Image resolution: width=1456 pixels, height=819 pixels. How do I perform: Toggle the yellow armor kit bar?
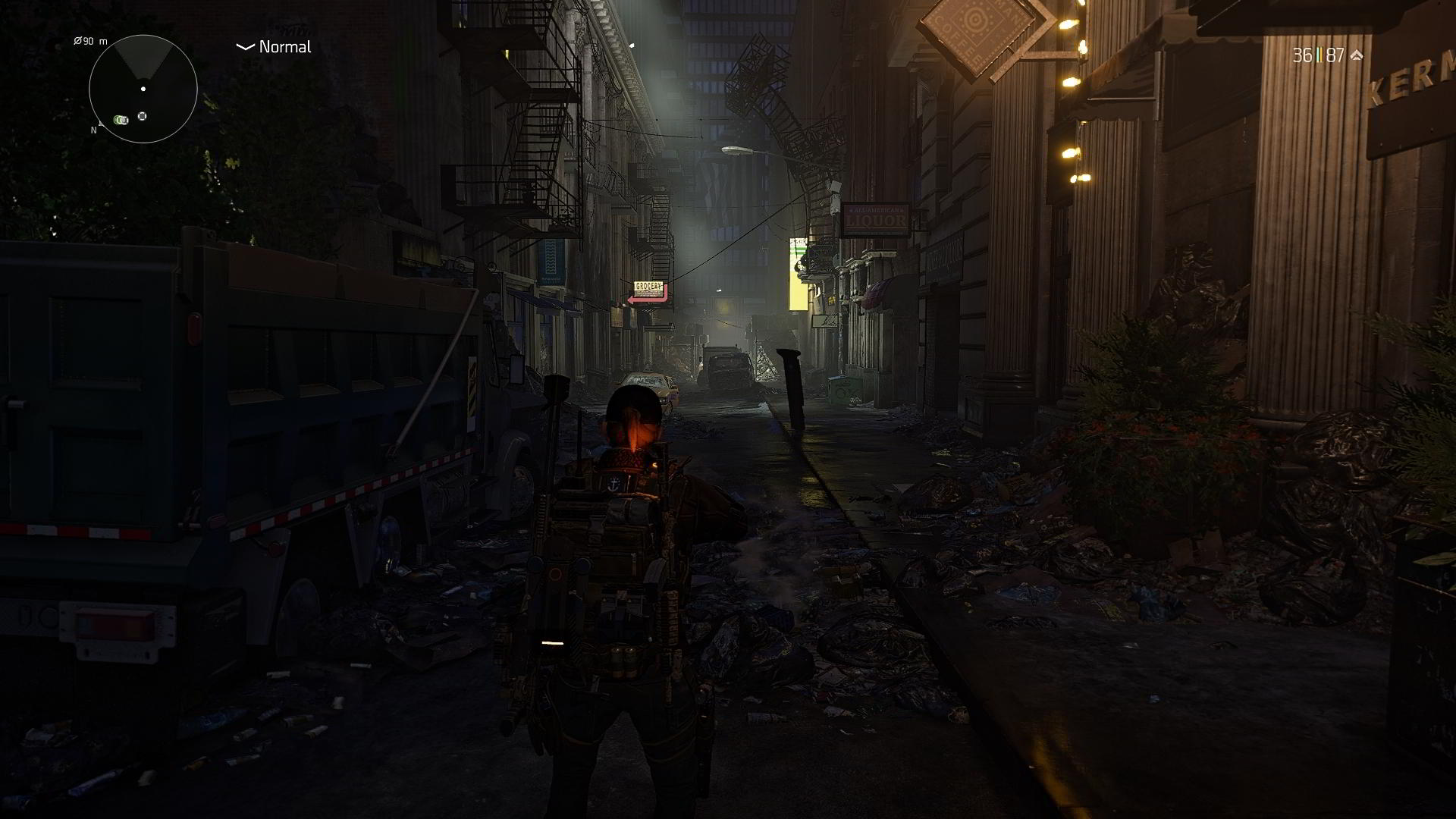1322,55
